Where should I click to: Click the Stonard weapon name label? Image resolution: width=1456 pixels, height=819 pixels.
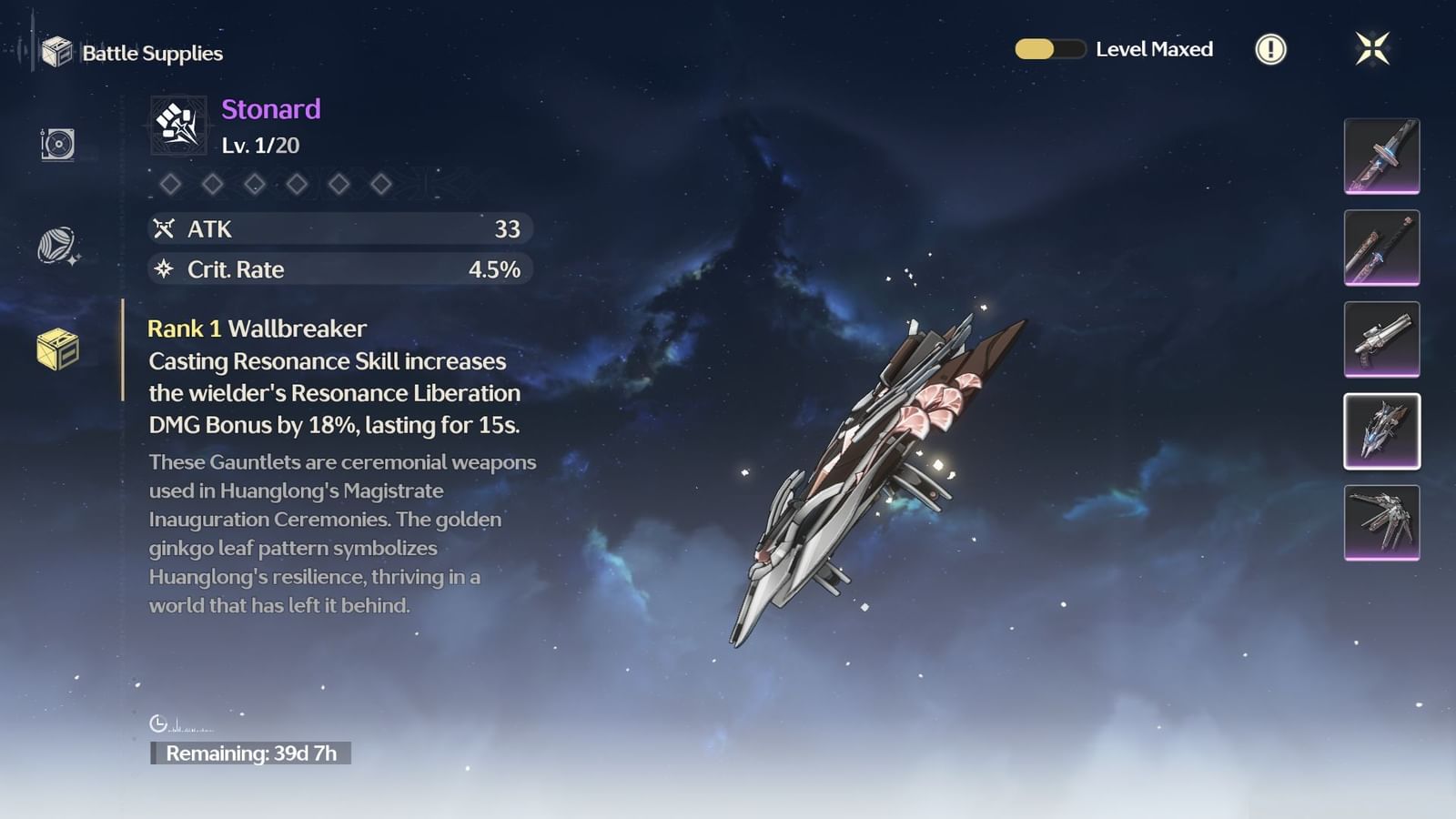pos(269,110)
